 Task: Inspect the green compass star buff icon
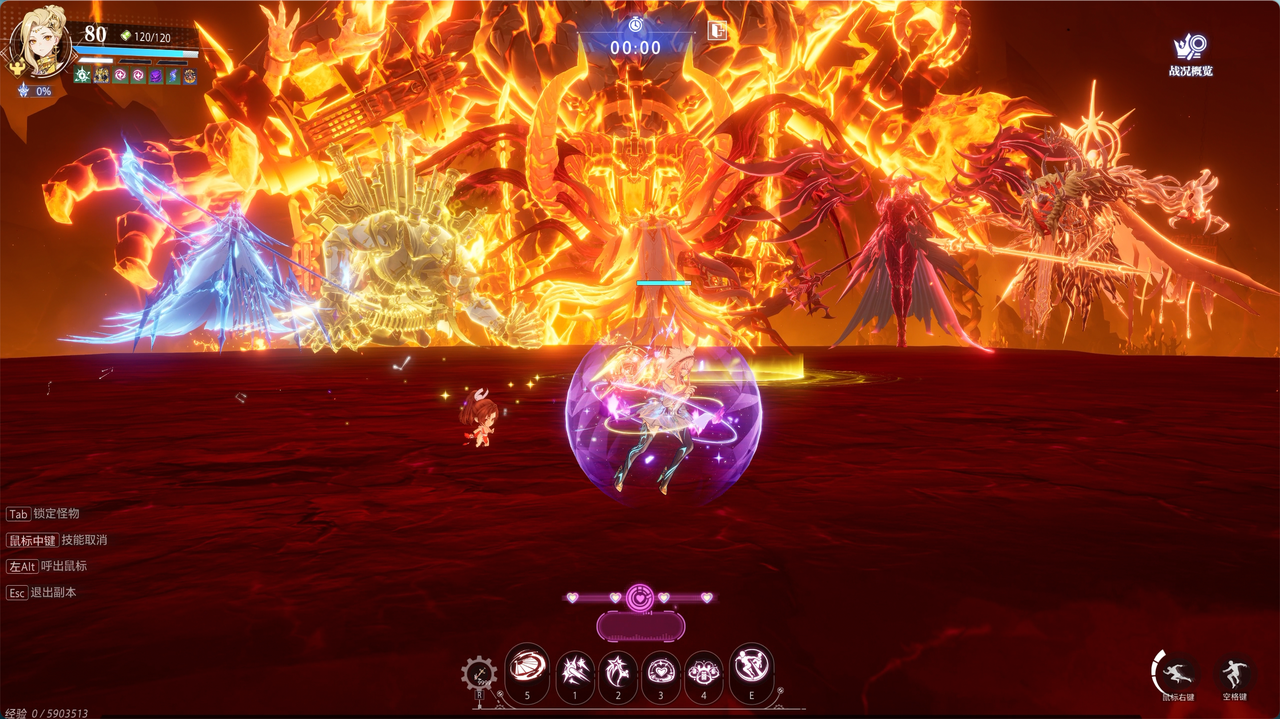click(x=82, y=76)
